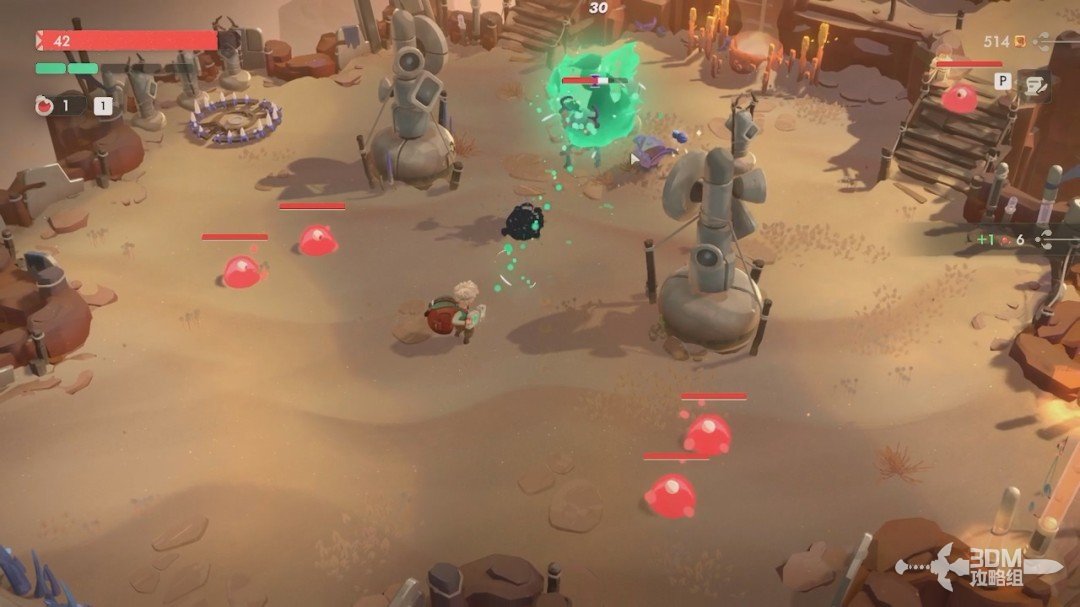This screenshot has height=607, width=1080.
Task: Use the red health potion icon
Action: tap(45, 105)
